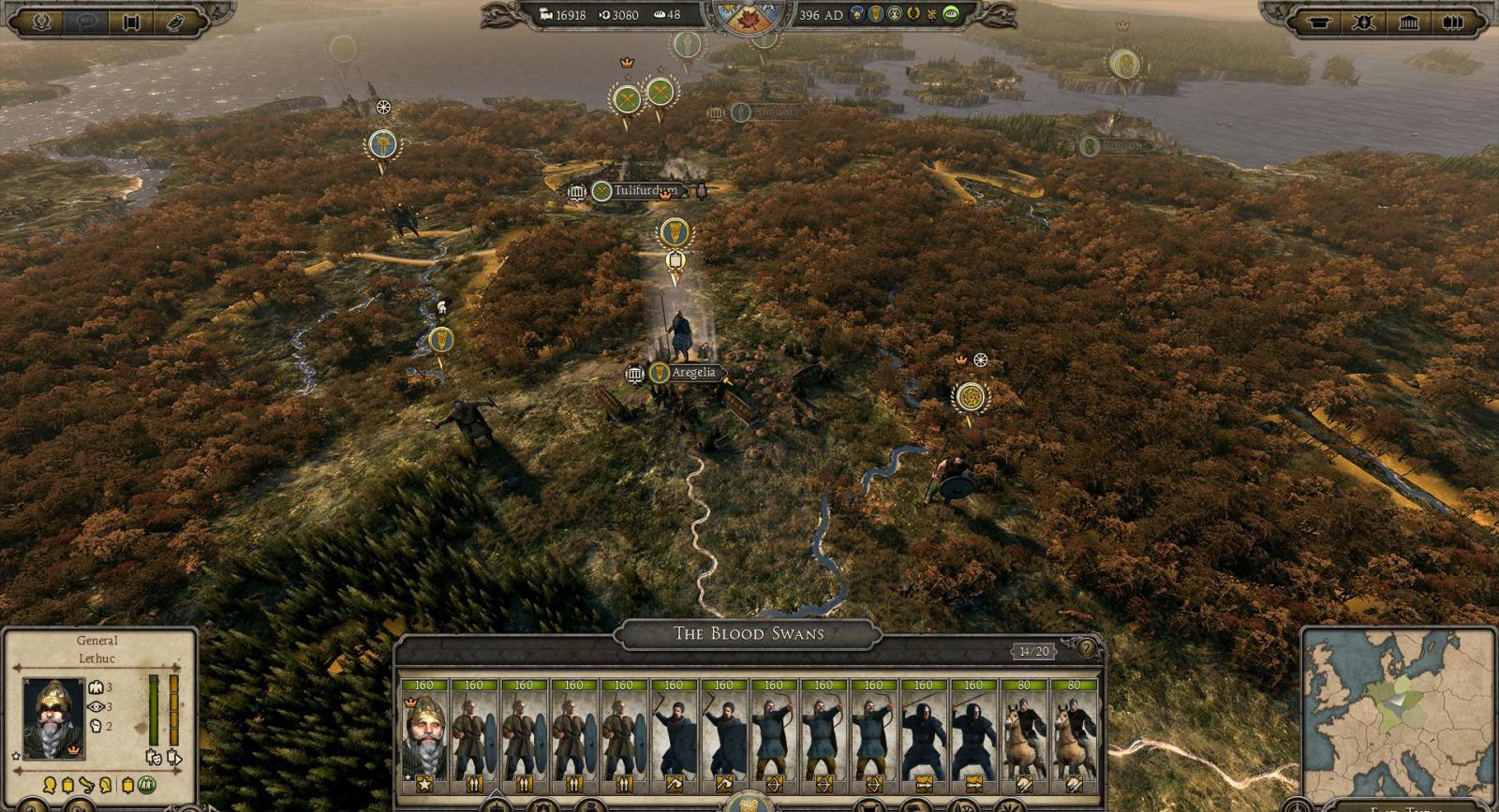This screenshot has width=1499, height=812.
Task: Open the faction summary laurel wreath icon
Action: coord(42,21)
